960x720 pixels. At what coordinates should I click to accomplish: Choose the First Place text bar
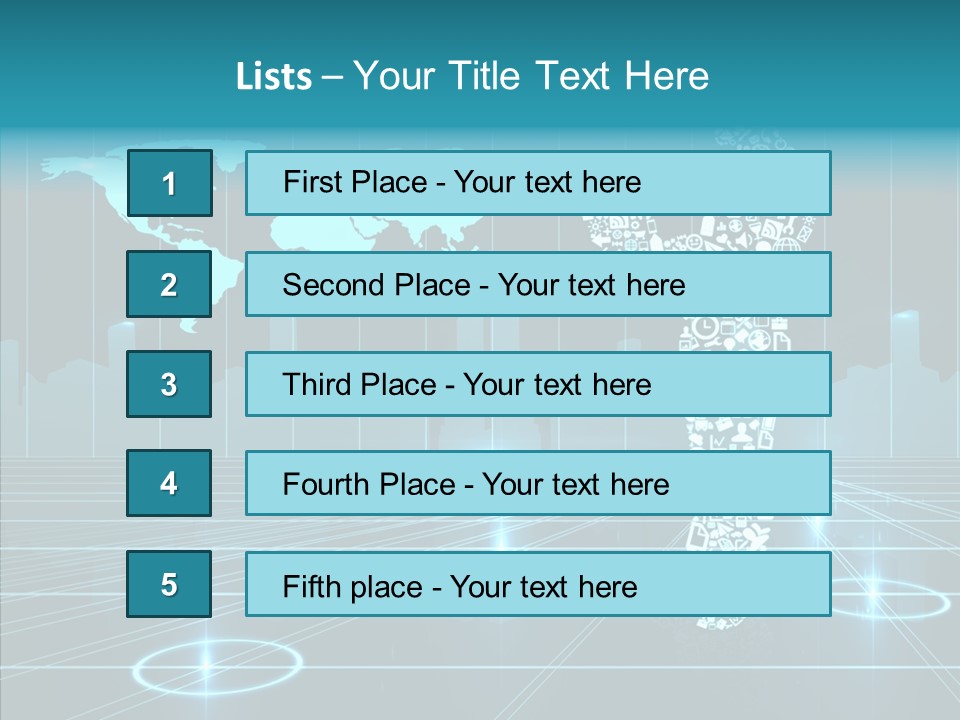point(538,183)
